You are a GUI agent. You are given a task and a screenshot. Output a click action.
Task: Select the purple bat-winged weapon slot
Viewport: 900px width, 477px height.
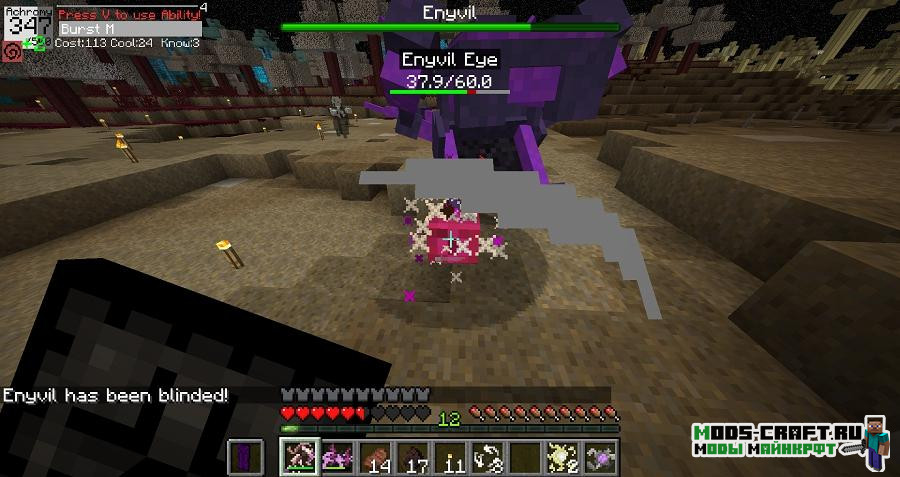click(x=338, y=457)
